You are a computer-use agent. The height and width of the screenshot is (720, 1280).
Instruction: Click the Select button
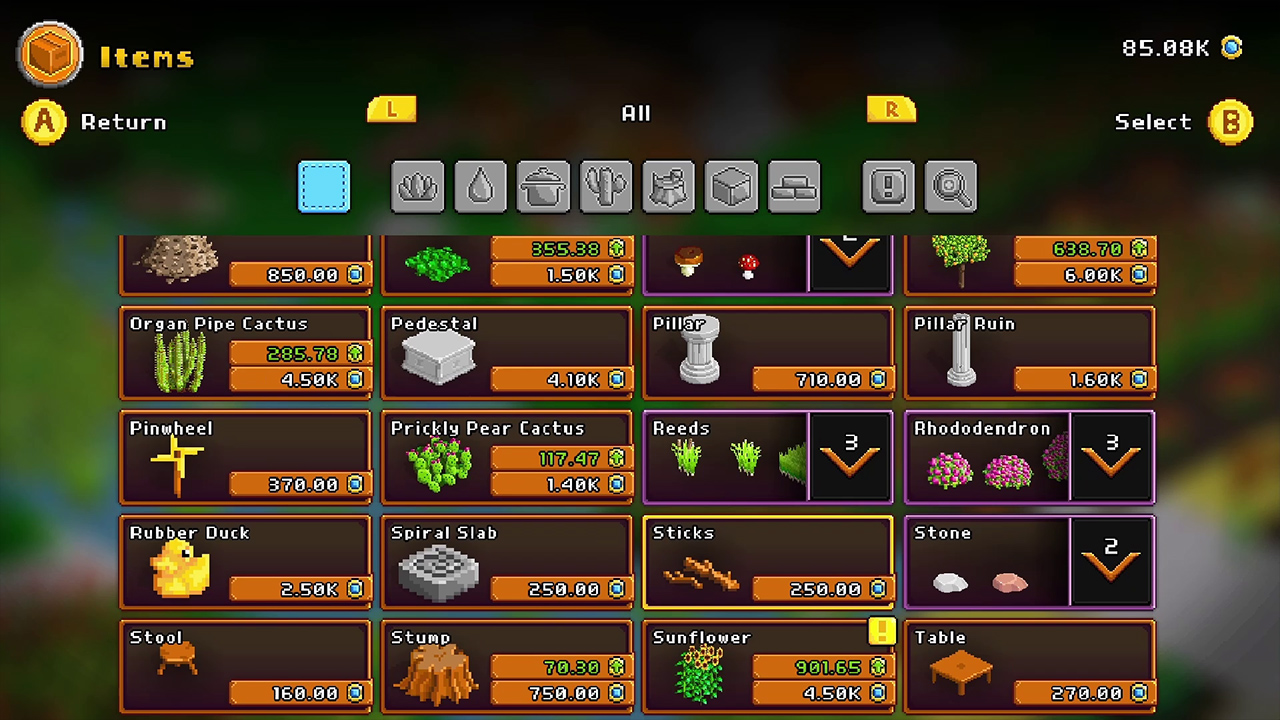(x=1182, y=122)
